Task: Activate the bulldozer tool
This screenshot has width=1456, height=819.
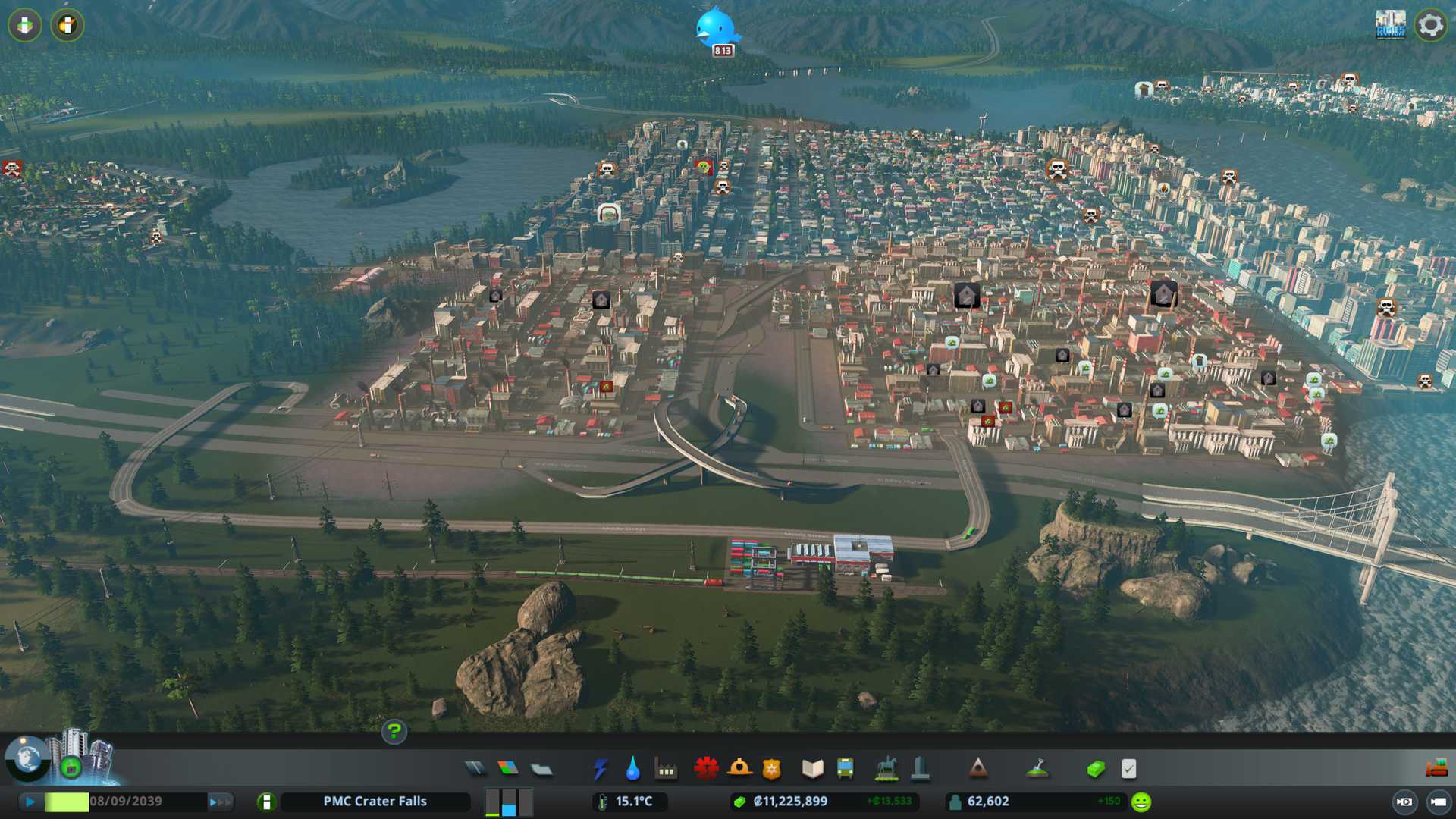Action: click(x=1436, y=769)
